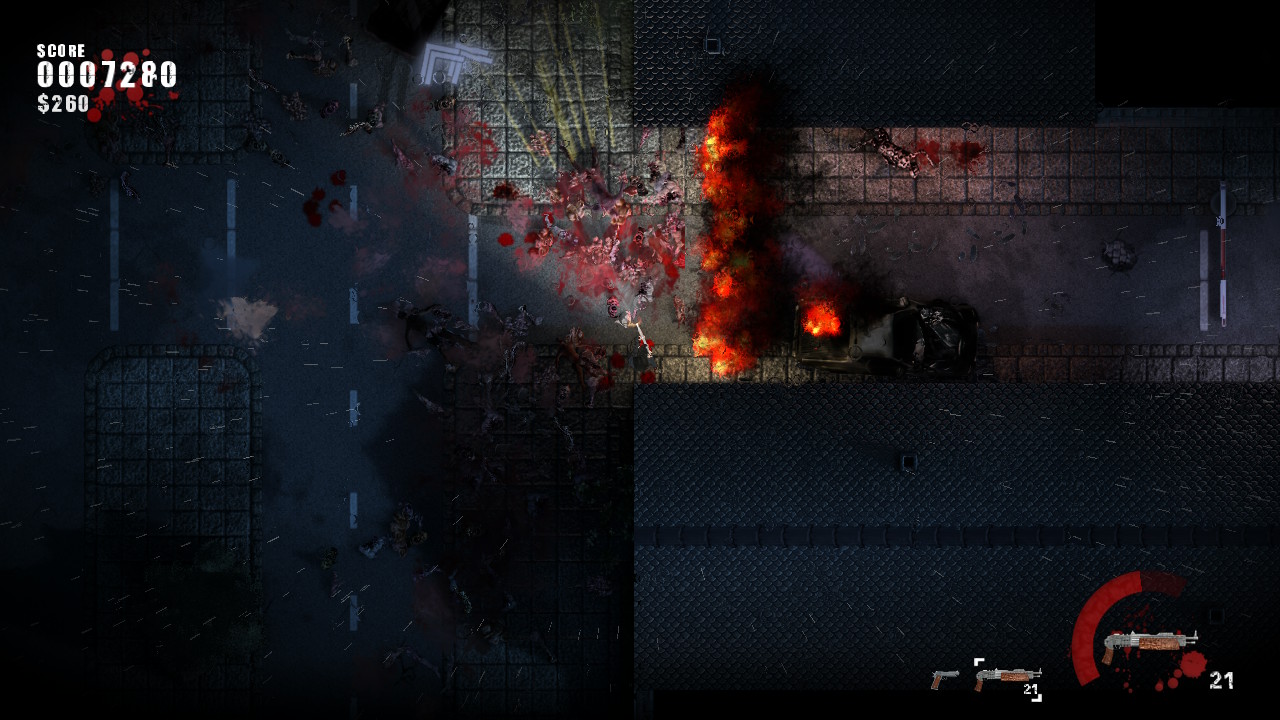Choose the bracketed shotgun weapon slot
Screen dimensions: 1280x720
pos(1007,678)
